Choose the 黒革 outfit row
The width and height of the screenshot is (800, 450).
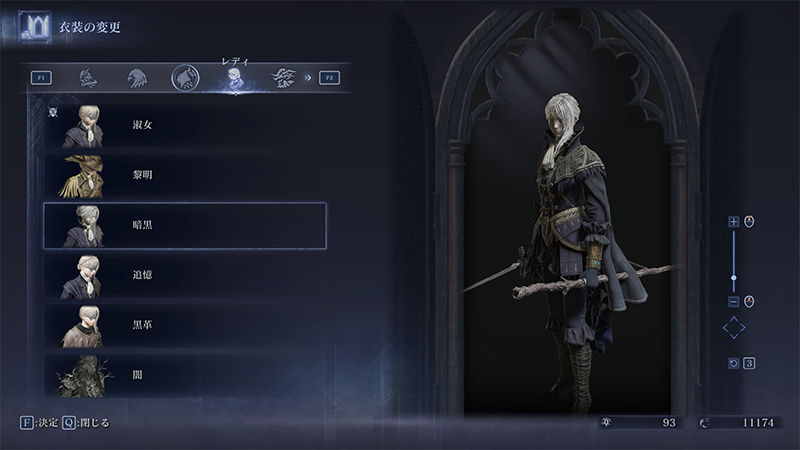(x=185, y=324)
